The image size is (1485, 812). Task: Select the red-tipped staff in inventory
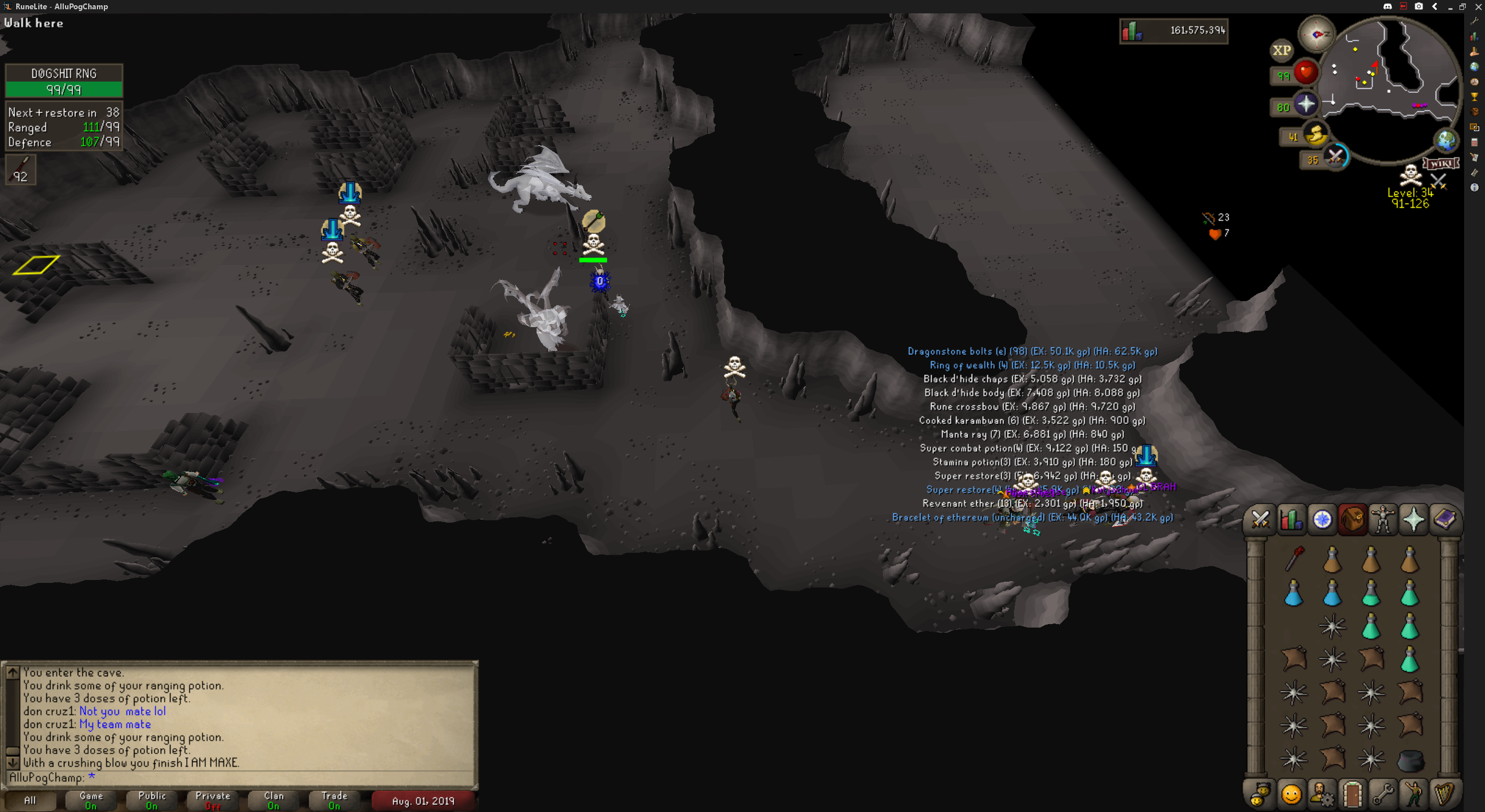[1294, 559]
